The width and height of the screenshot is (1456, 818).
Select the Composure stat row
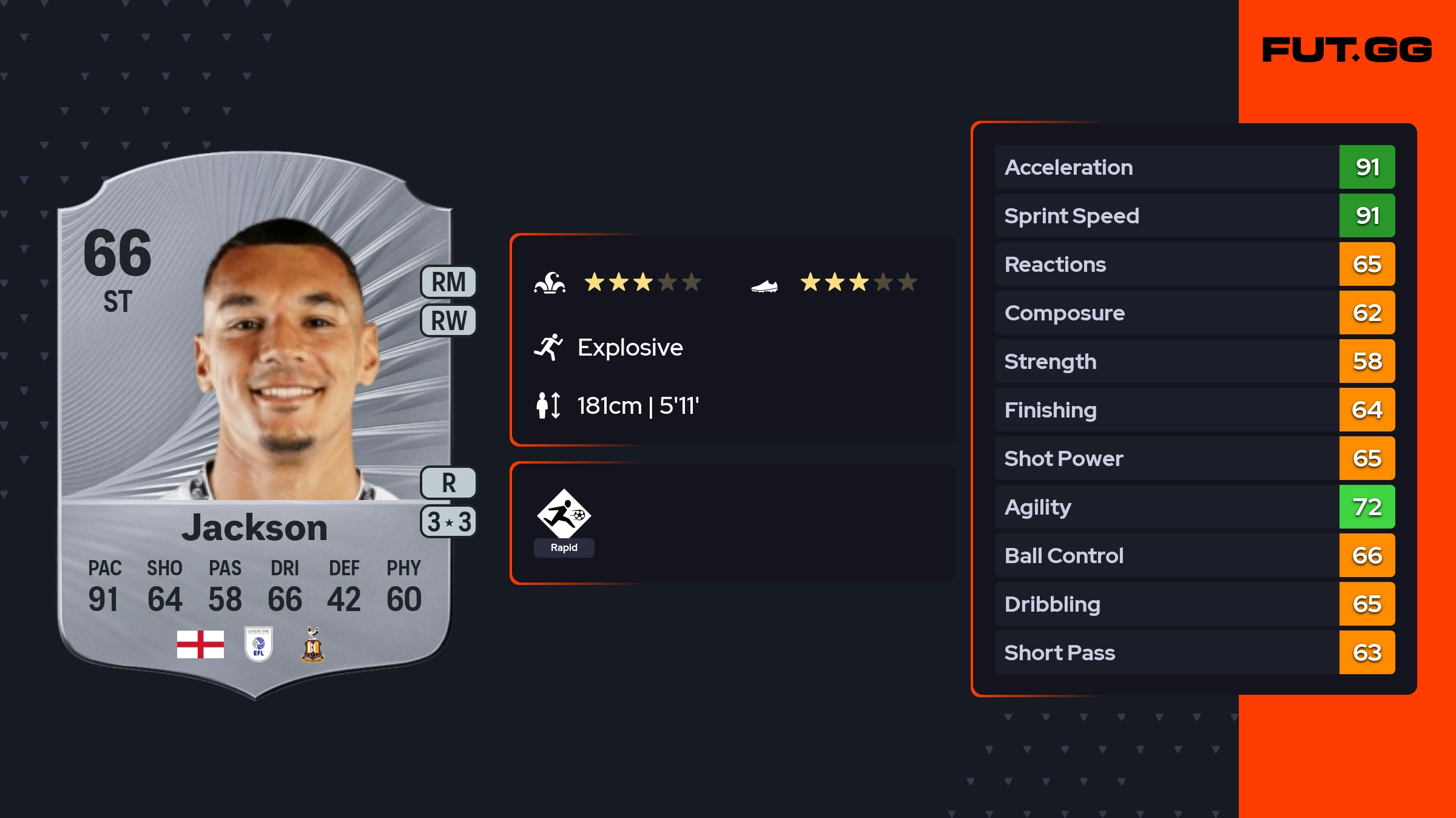pyautogui.click(x=1194, y=313)
